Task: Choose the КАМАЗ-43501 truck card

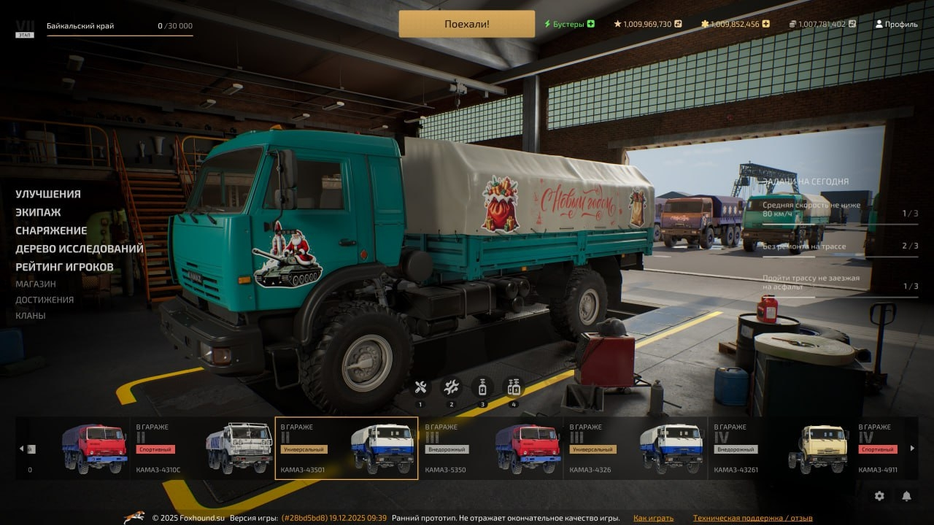Action: [346, 448]
